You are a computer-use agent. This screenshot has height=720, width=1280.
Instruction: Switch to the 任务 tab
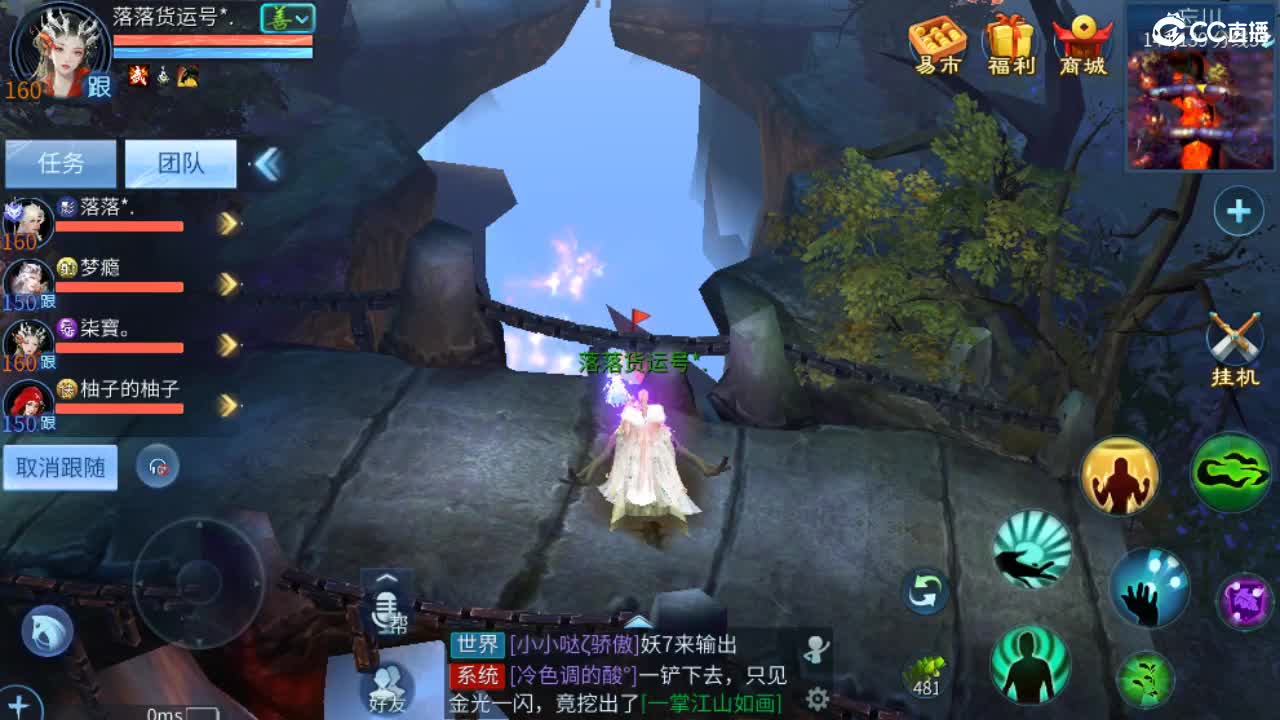tap(62, 164)
